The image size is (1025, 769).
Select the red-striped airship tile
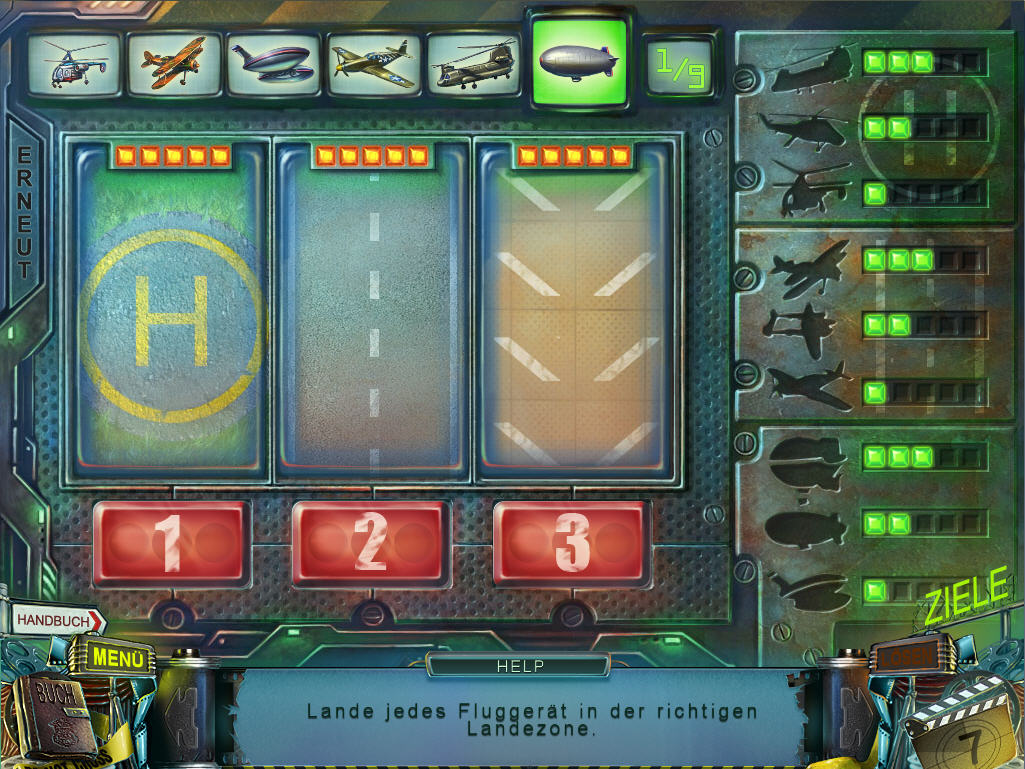pyautogui.click(x=274, y=64)
